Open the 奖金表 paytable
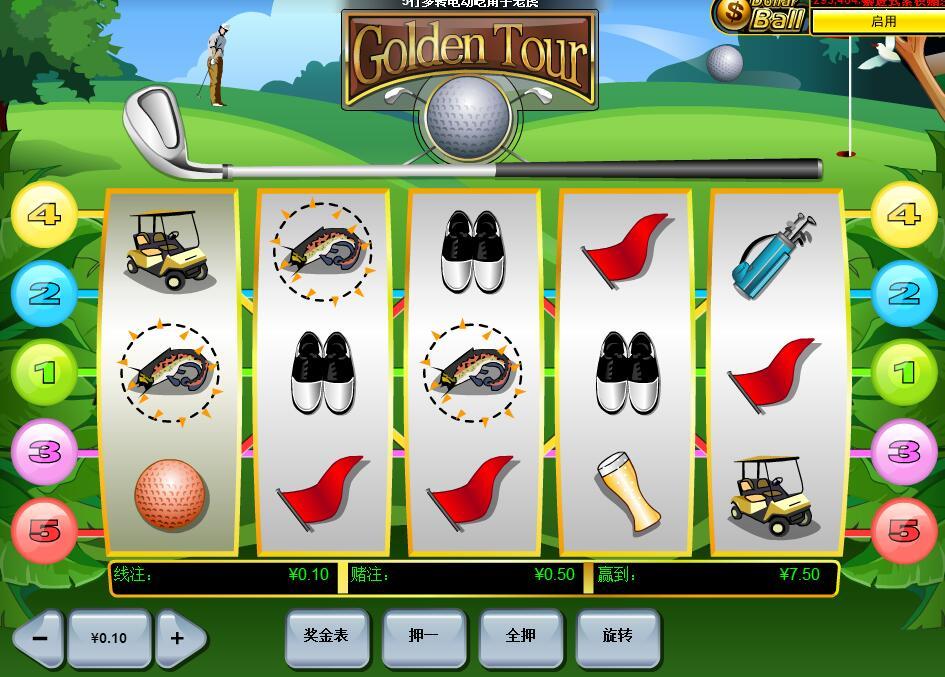The width and height of the screenshot is (945, 677). 326,637
